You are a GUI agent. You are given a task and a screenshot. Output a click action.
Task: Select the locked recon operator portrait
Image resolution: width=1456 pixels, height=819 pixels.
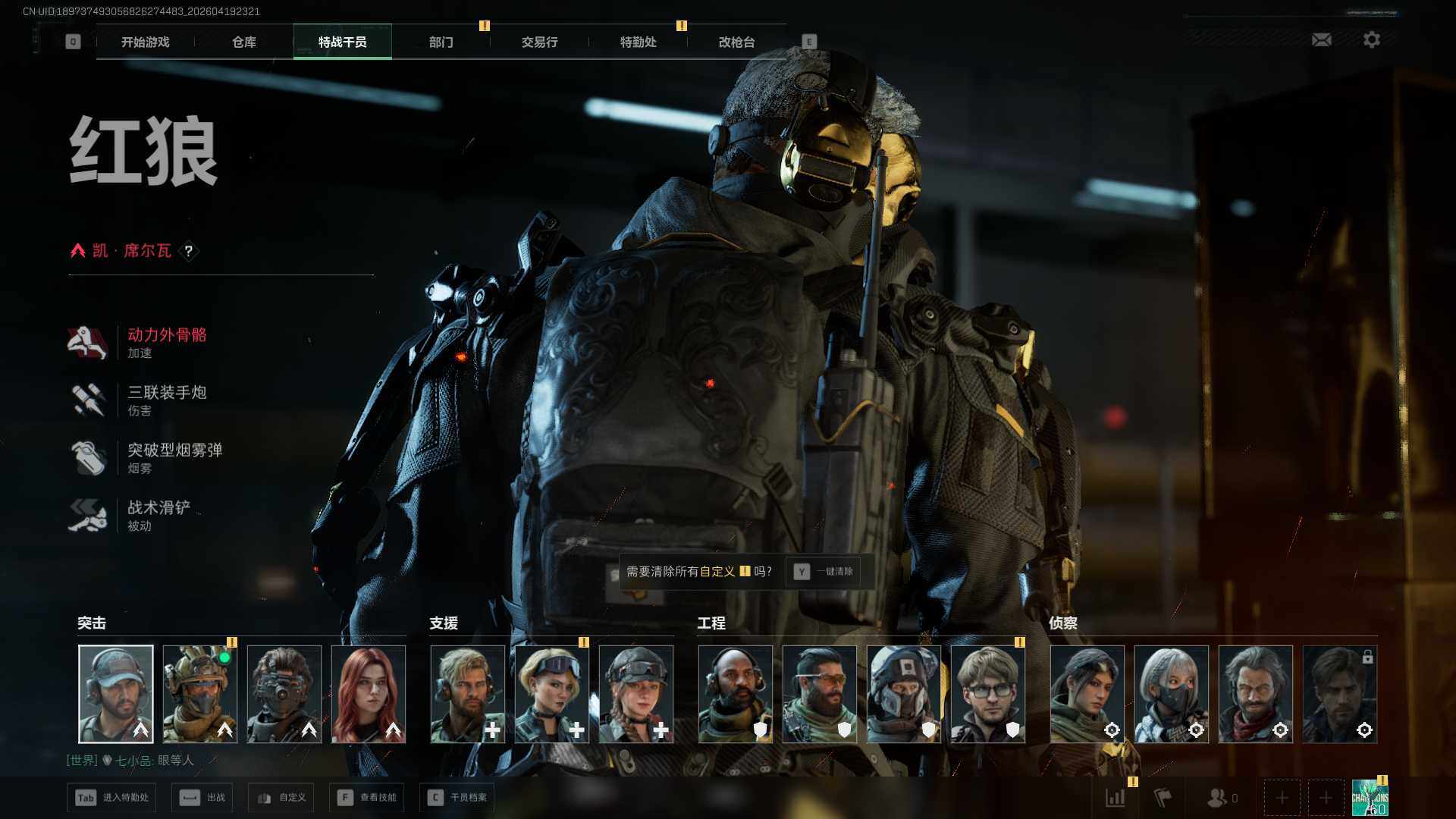1339,694
